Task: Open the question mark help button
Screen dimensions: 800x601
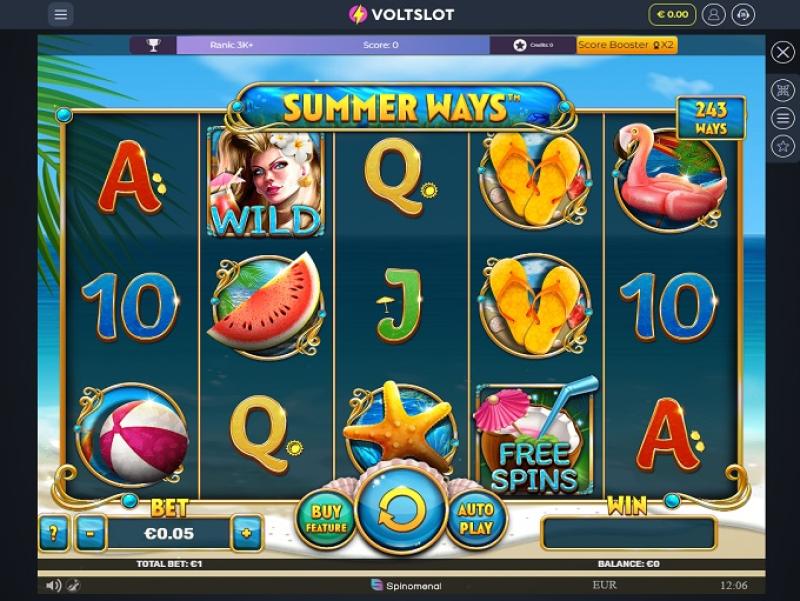Action: point(54,533)
